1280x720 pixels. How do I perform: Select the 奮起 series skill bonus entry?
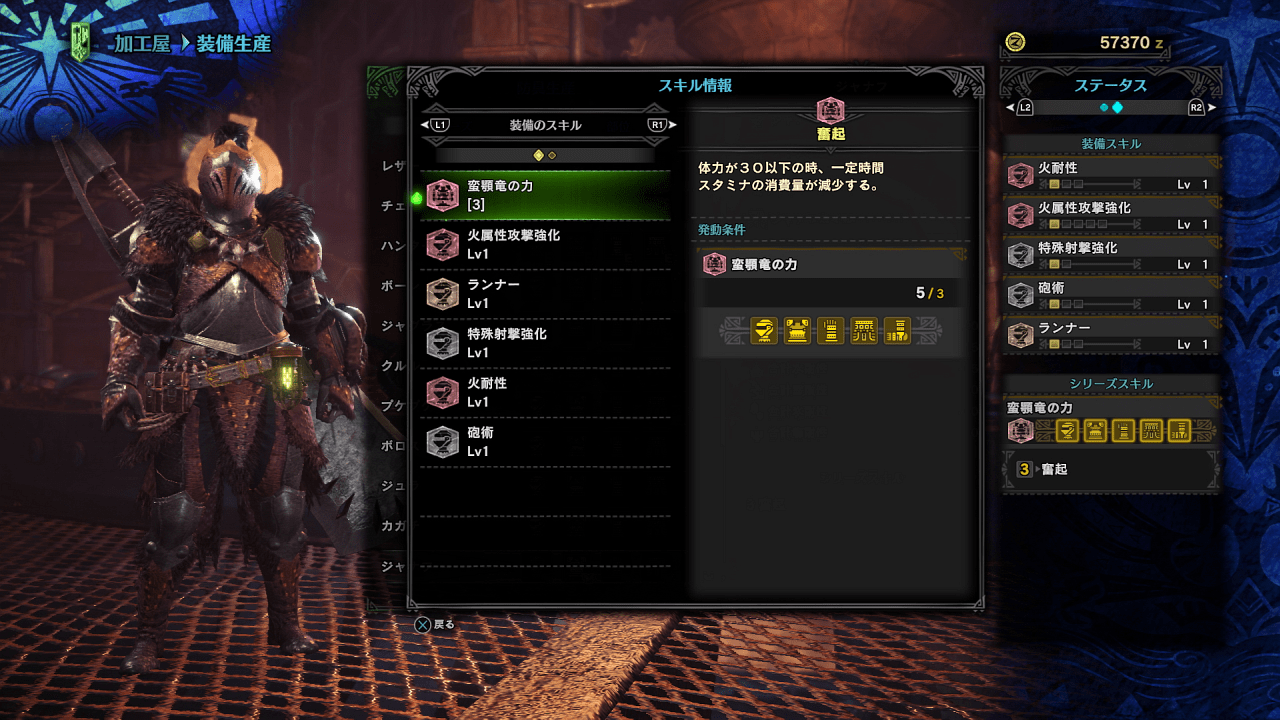(x=1110, y=469)
